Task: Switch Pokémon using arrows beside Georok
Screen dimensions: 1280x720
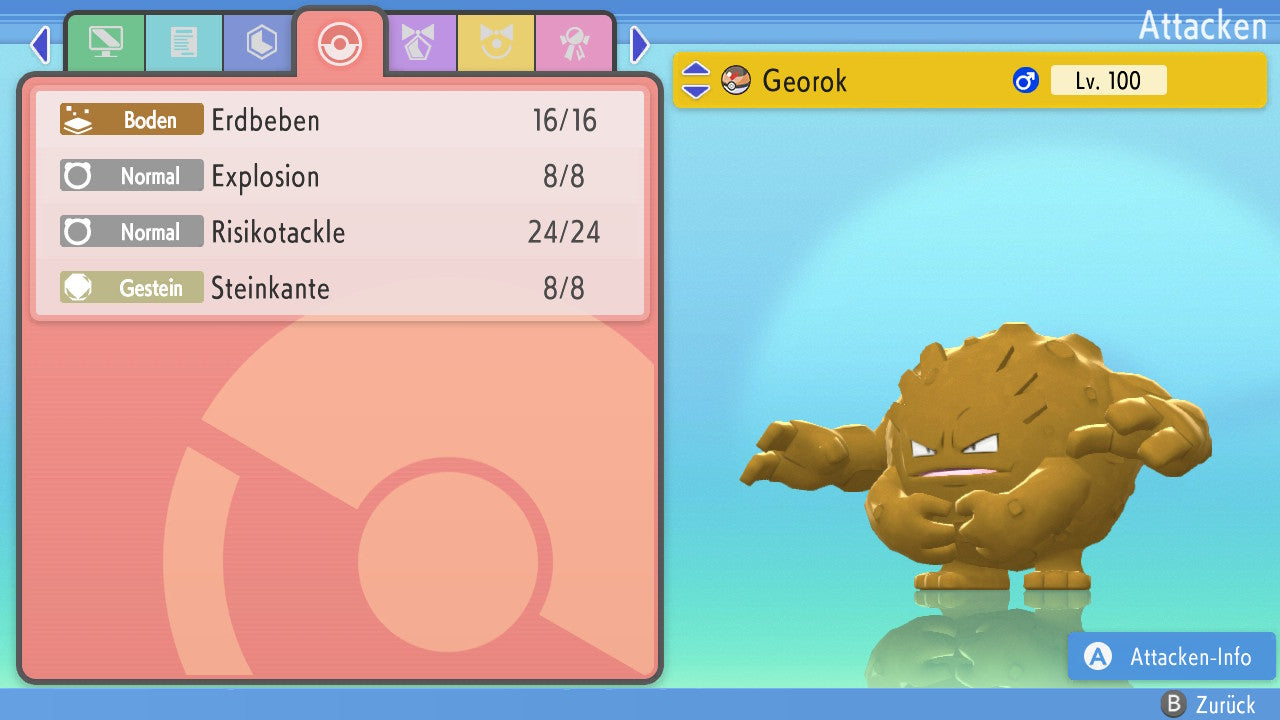Action: pyautogui.click(x=696, y=80)
